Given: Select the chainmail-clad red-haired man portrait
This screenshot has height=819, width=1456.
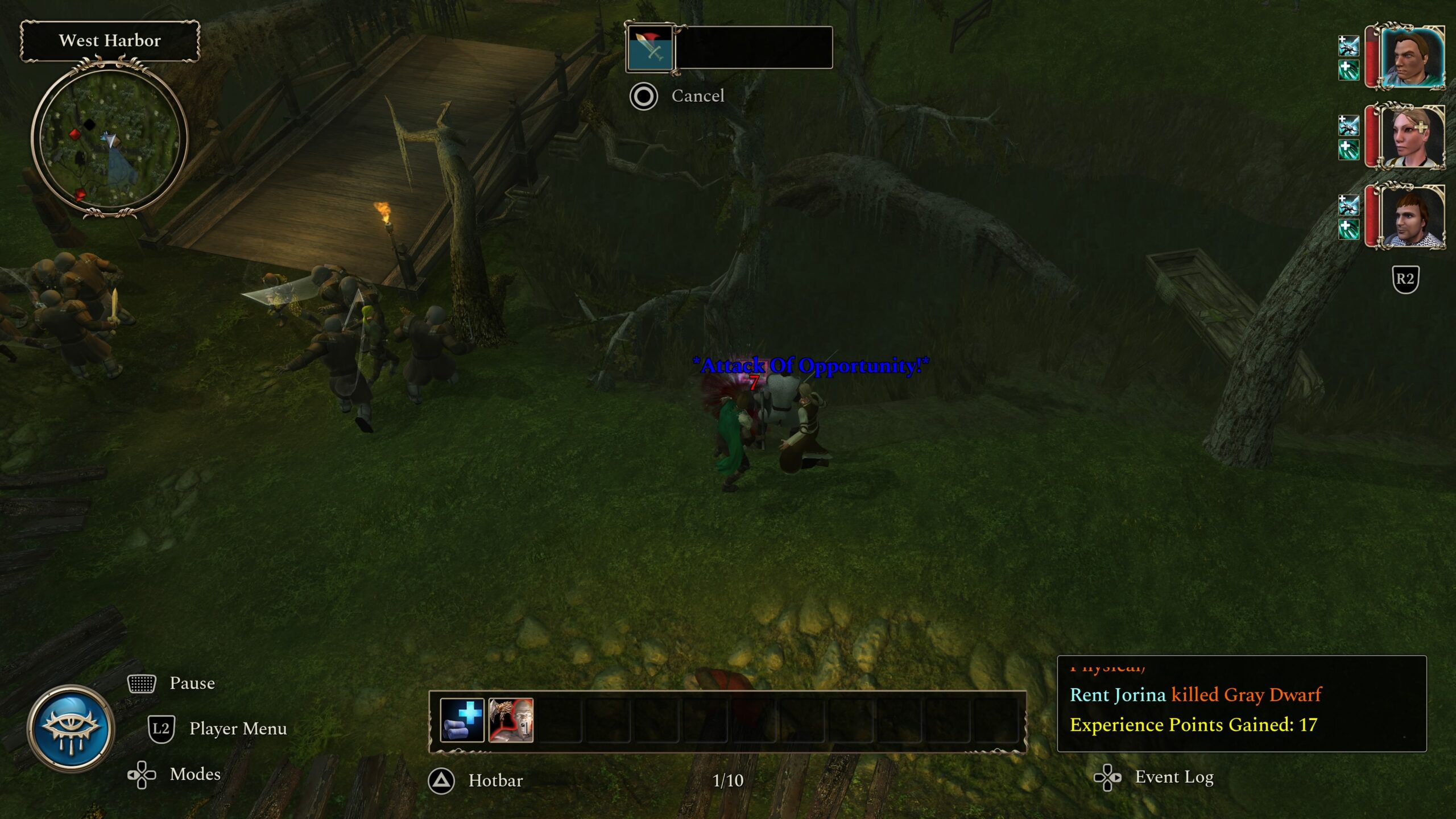Looking at the screenshot, I should (1412, 217).
